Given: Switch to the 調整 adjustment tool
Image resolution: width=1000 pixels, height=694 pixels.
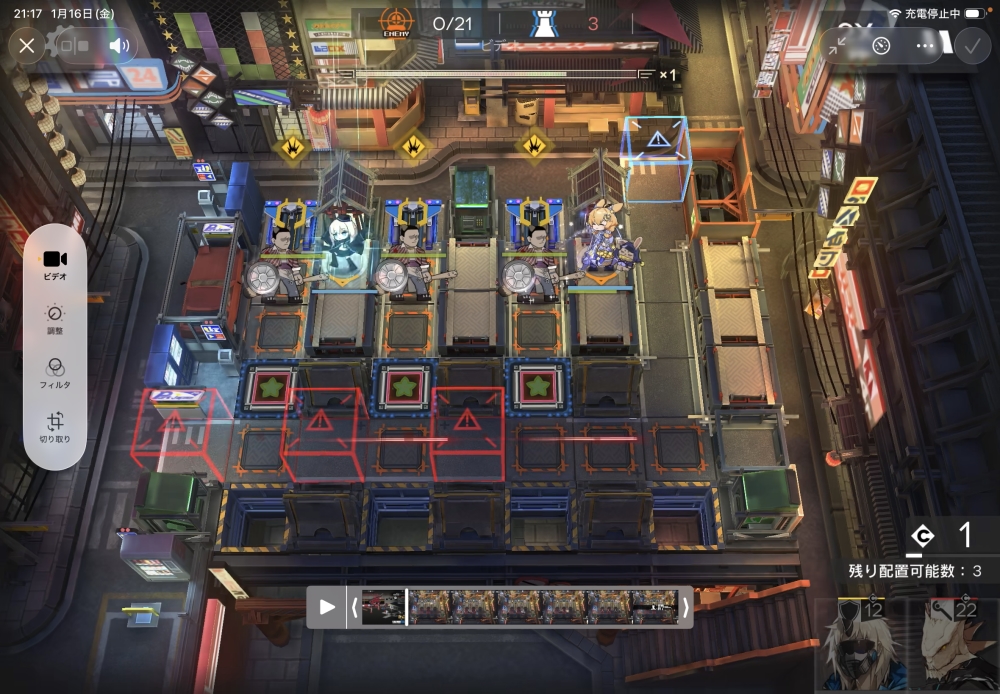Looking at the screenshot, I should [x=55, y=319].
